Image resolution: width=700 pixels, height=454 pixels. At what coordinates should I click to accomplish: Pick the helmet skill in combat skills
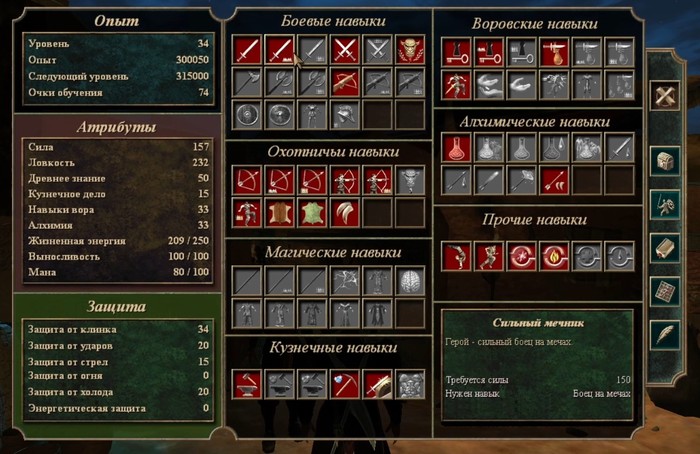coord(344,115)
